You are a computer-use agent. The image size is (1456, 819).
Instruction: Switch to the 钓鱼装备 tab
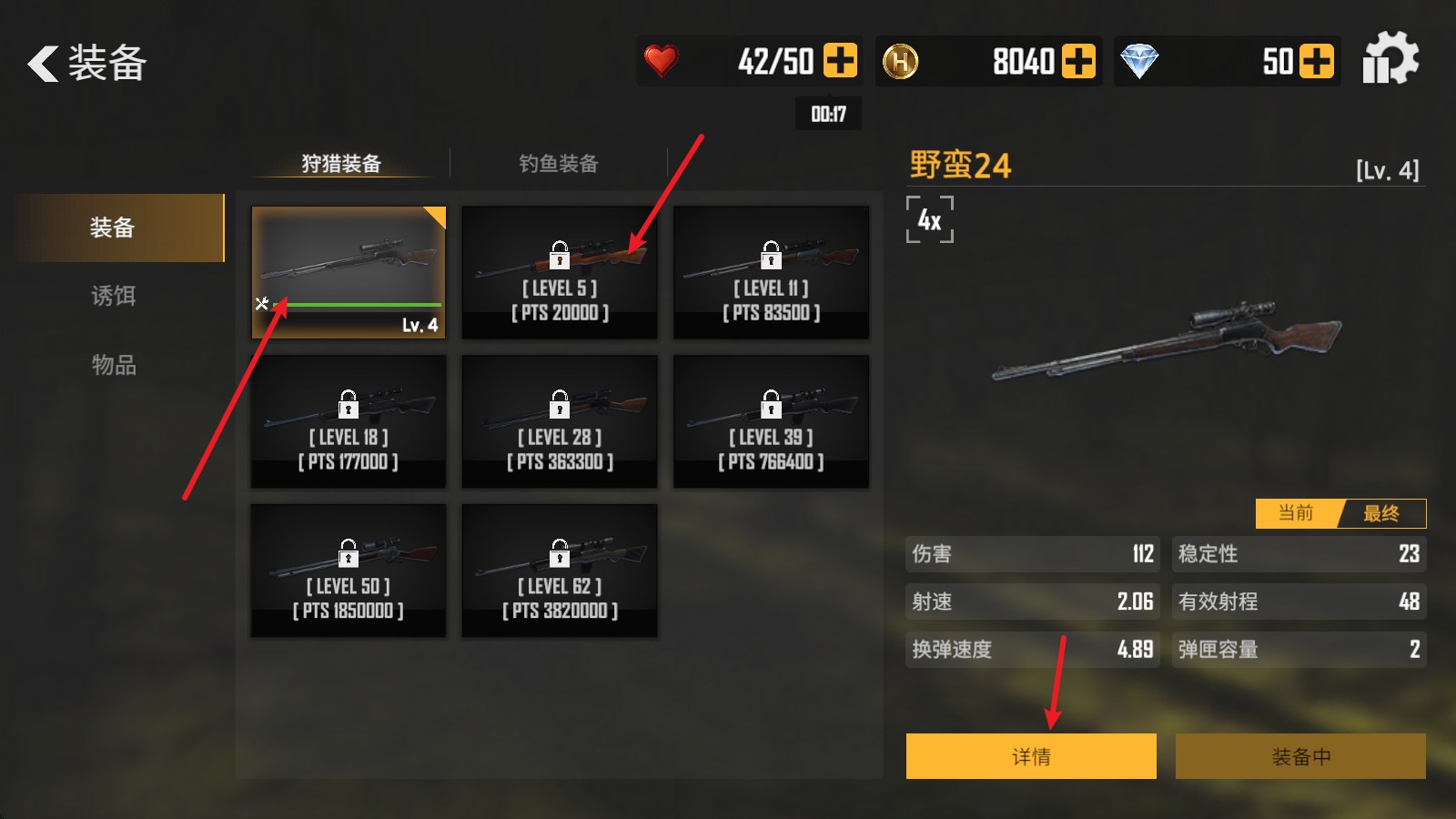pyautogui.click(x=558, y=164)
